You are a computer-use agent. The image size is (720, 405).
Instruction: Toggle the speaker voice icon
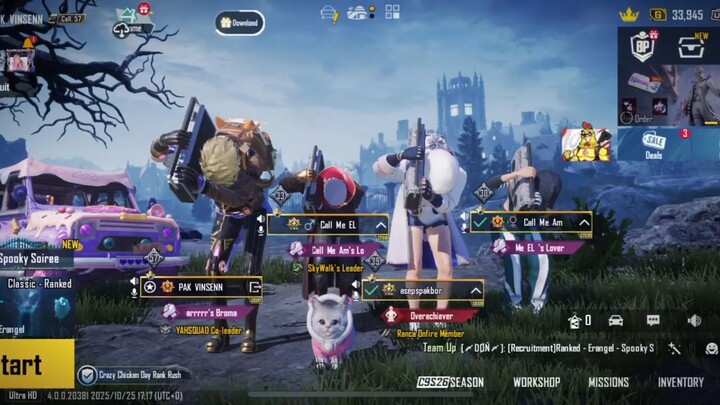(x=694, y=320)
